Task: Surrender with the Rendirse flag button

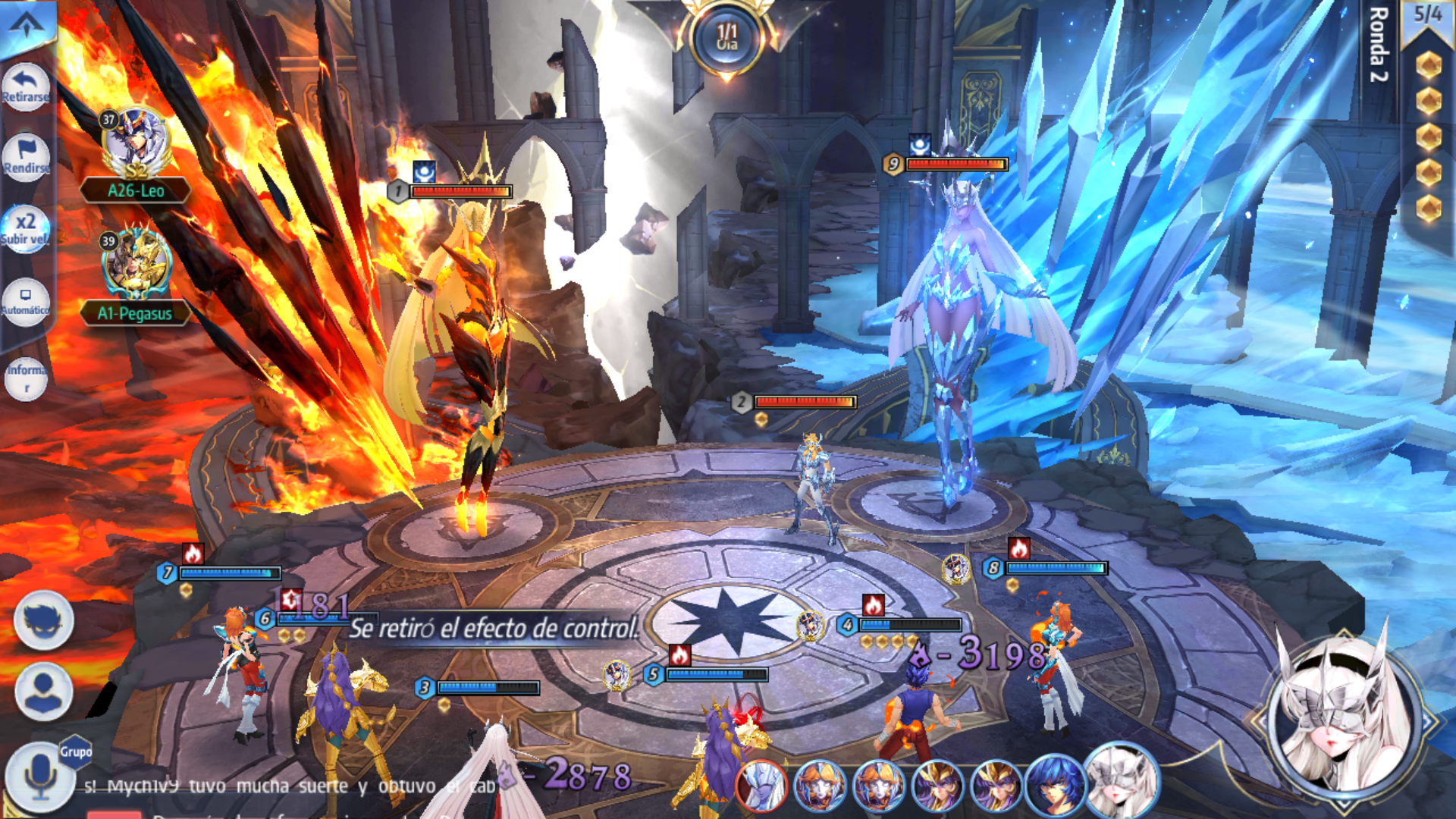Action: pyautogui.click(x=25, y=156)
